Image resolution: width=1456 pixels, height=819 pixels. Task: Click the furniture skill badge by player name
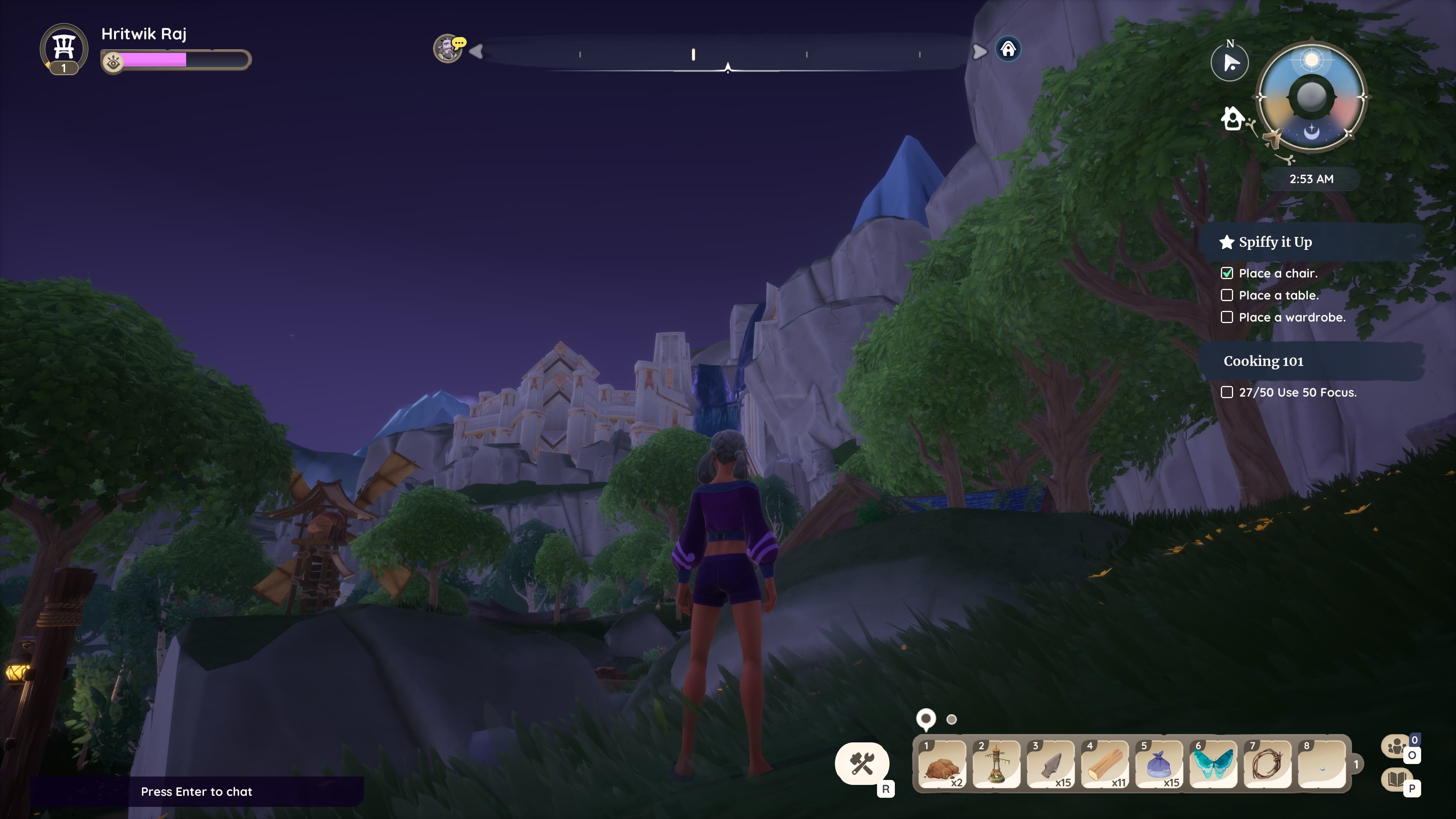(x=64, y=47)
